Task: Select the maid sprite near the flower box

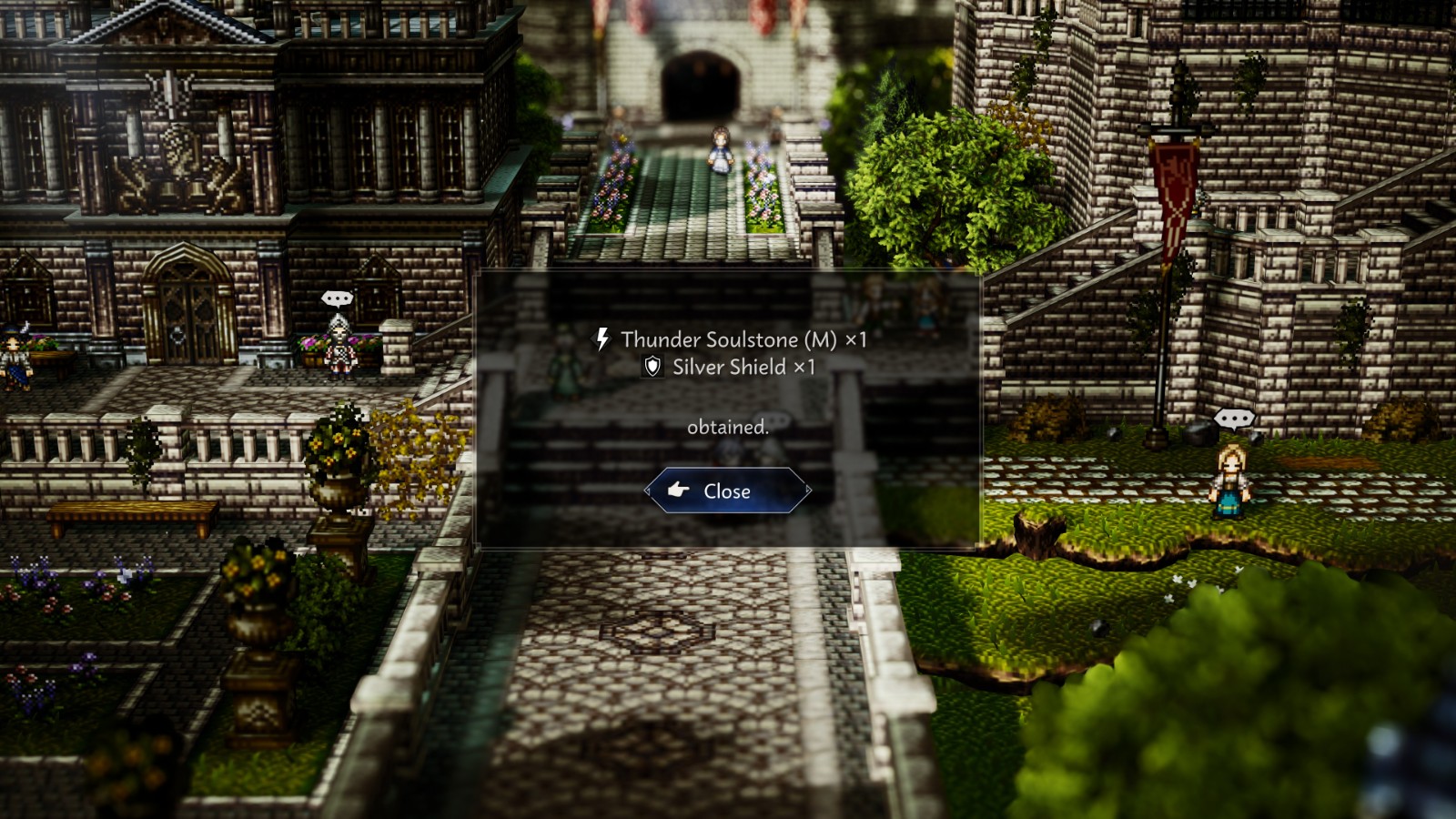Action: [x=339, y=344]
